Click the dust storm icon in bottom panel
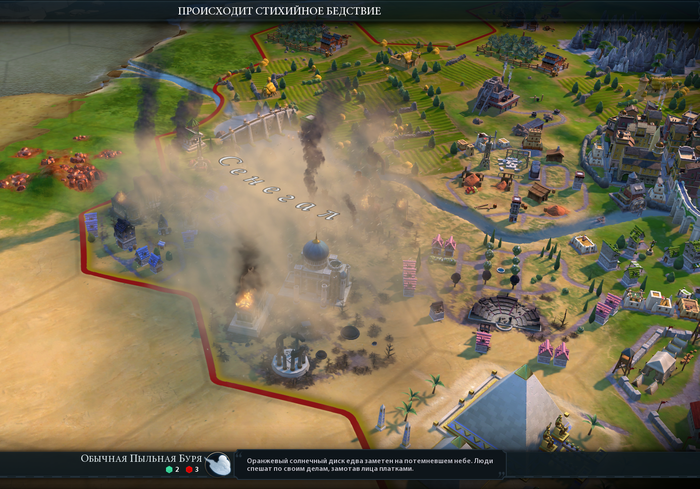The image size is (700, 489). [x=220, y=463]
